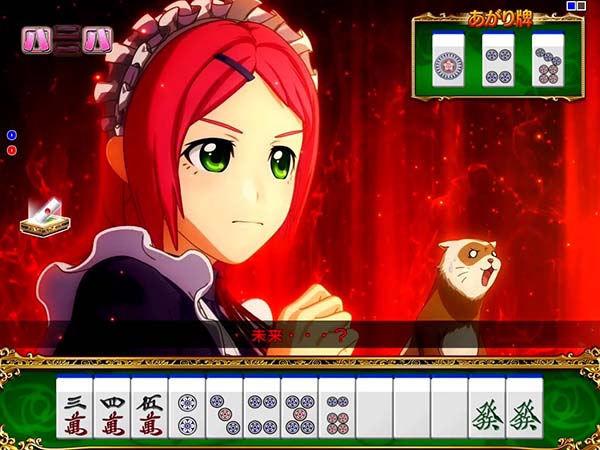Select the two-circle tile in hand
This screenshot has height=450, width=600.
coord(187,409)
